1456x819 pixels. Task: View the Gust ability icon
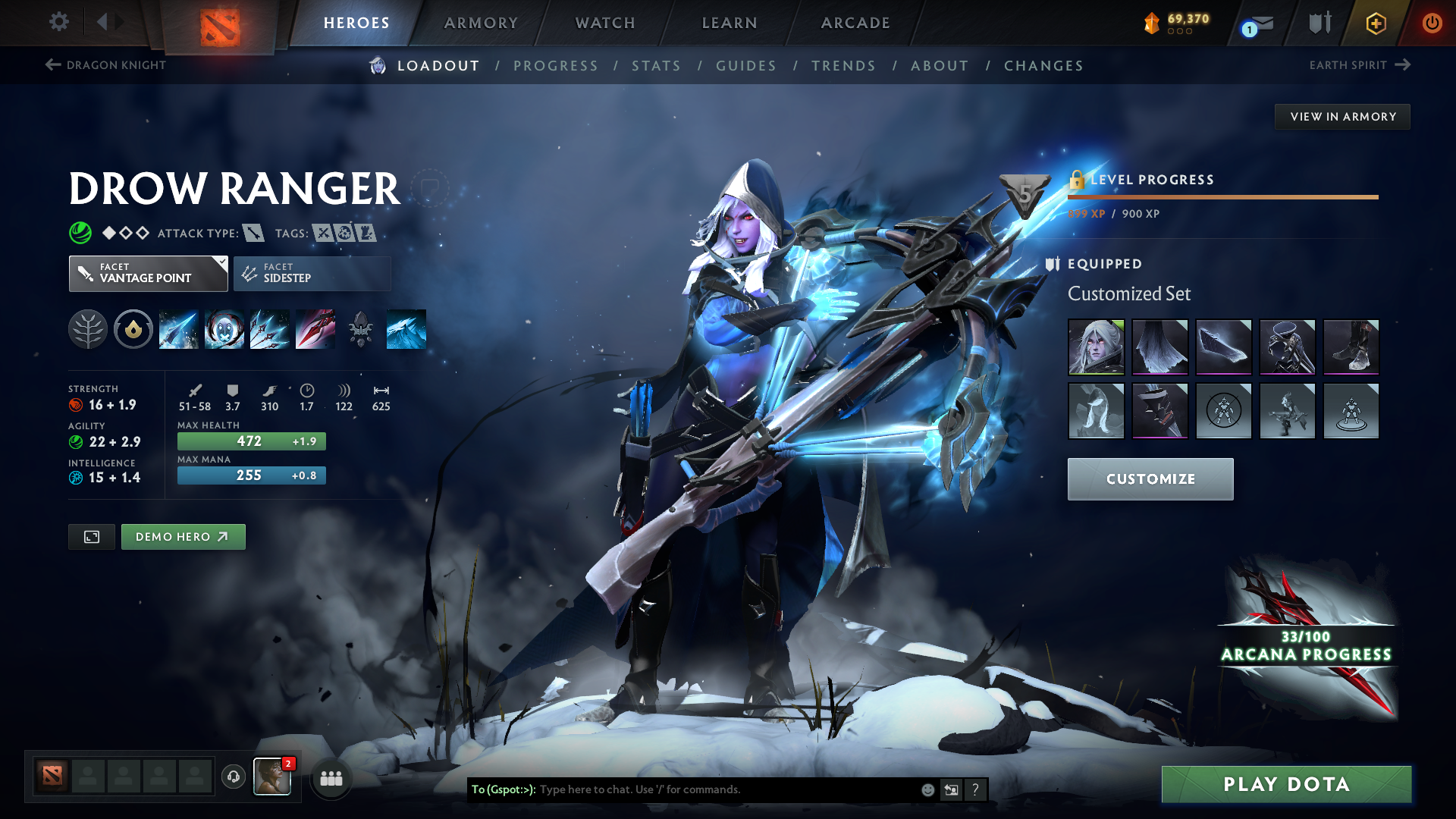224,329
